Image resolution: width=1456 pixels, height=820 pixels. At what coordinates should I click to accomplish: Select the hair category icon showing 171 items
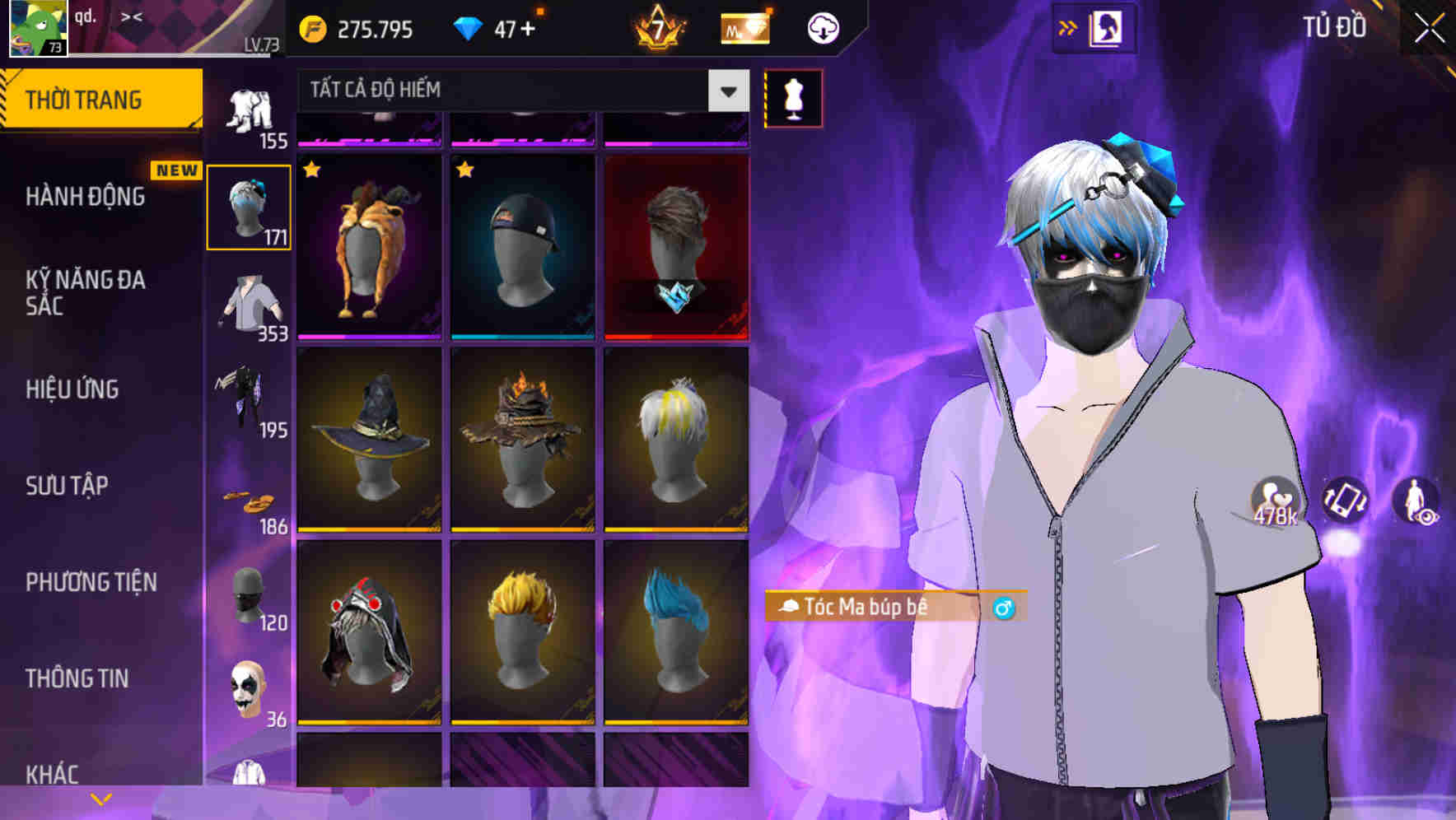(x=250, y=204)
